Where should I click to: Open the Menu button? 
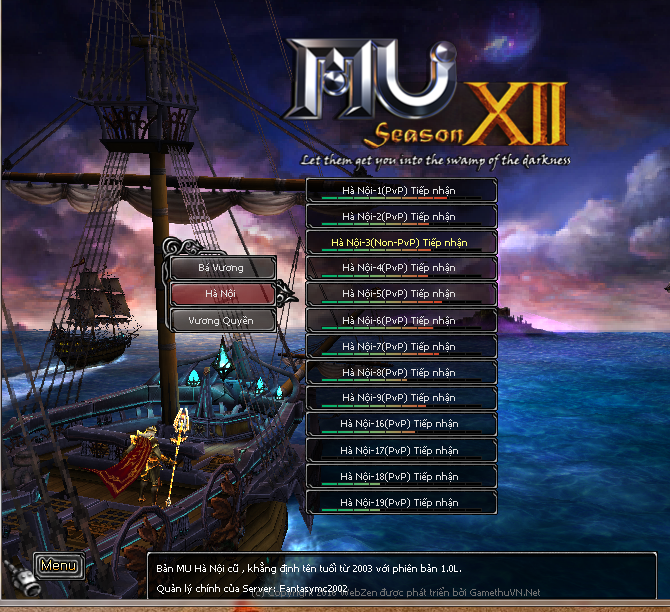tap(58, 565)
